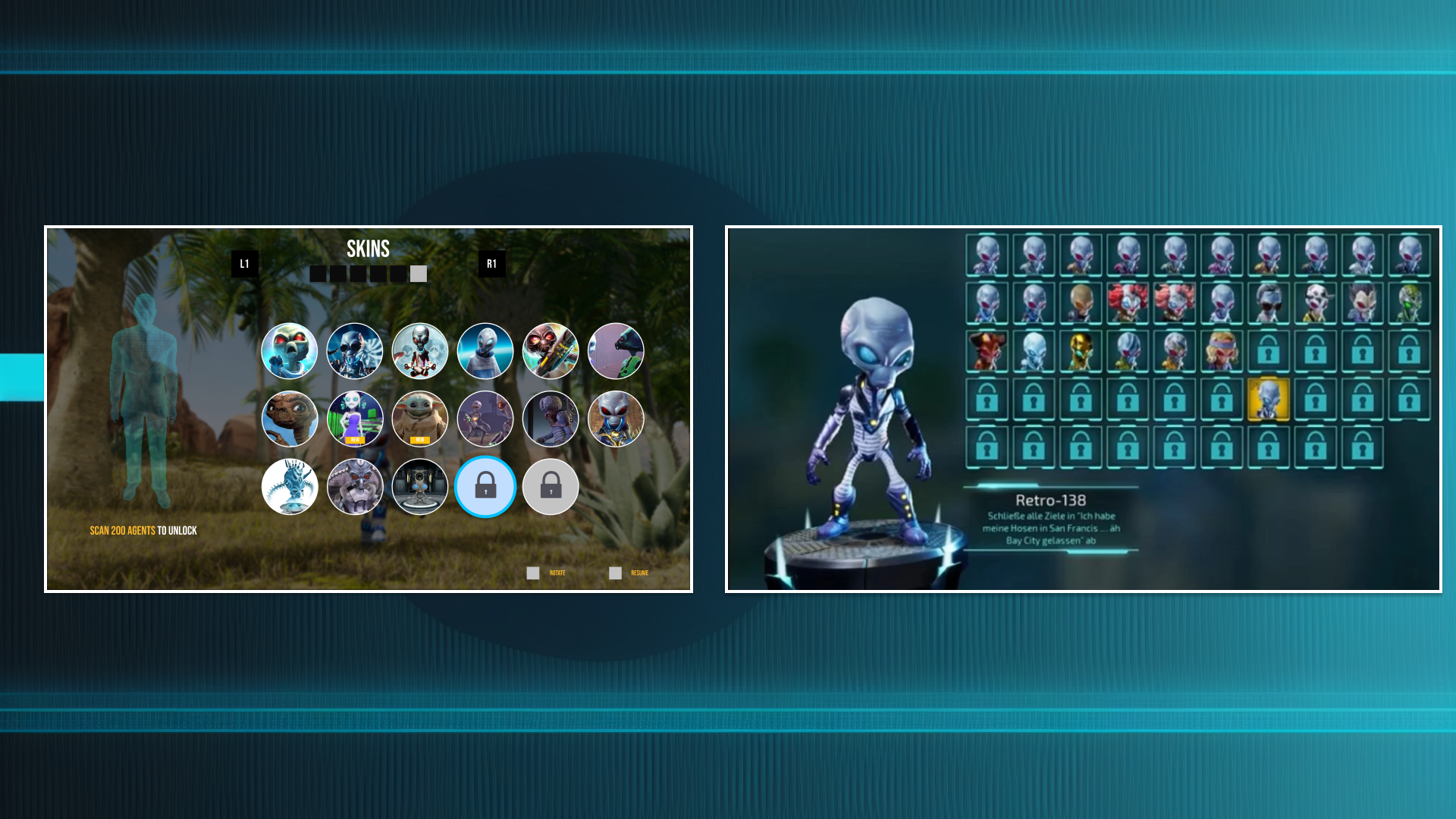The height and width of the screenshot is (819, 1456).
Task: Click the blue-ringed locked skin slot
Action: [485, 487]
